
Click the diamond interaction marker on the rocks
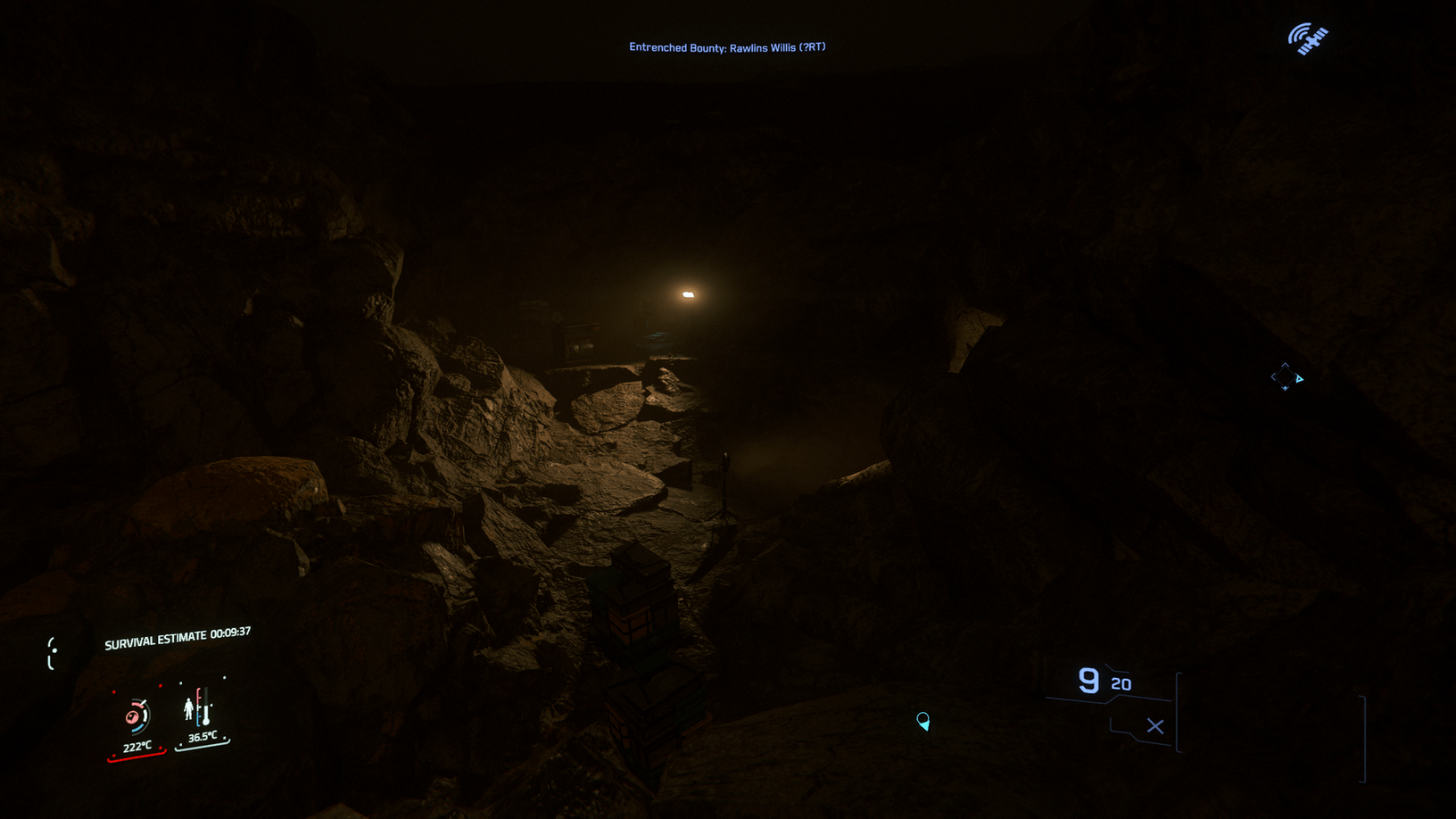click(1287, 377)
